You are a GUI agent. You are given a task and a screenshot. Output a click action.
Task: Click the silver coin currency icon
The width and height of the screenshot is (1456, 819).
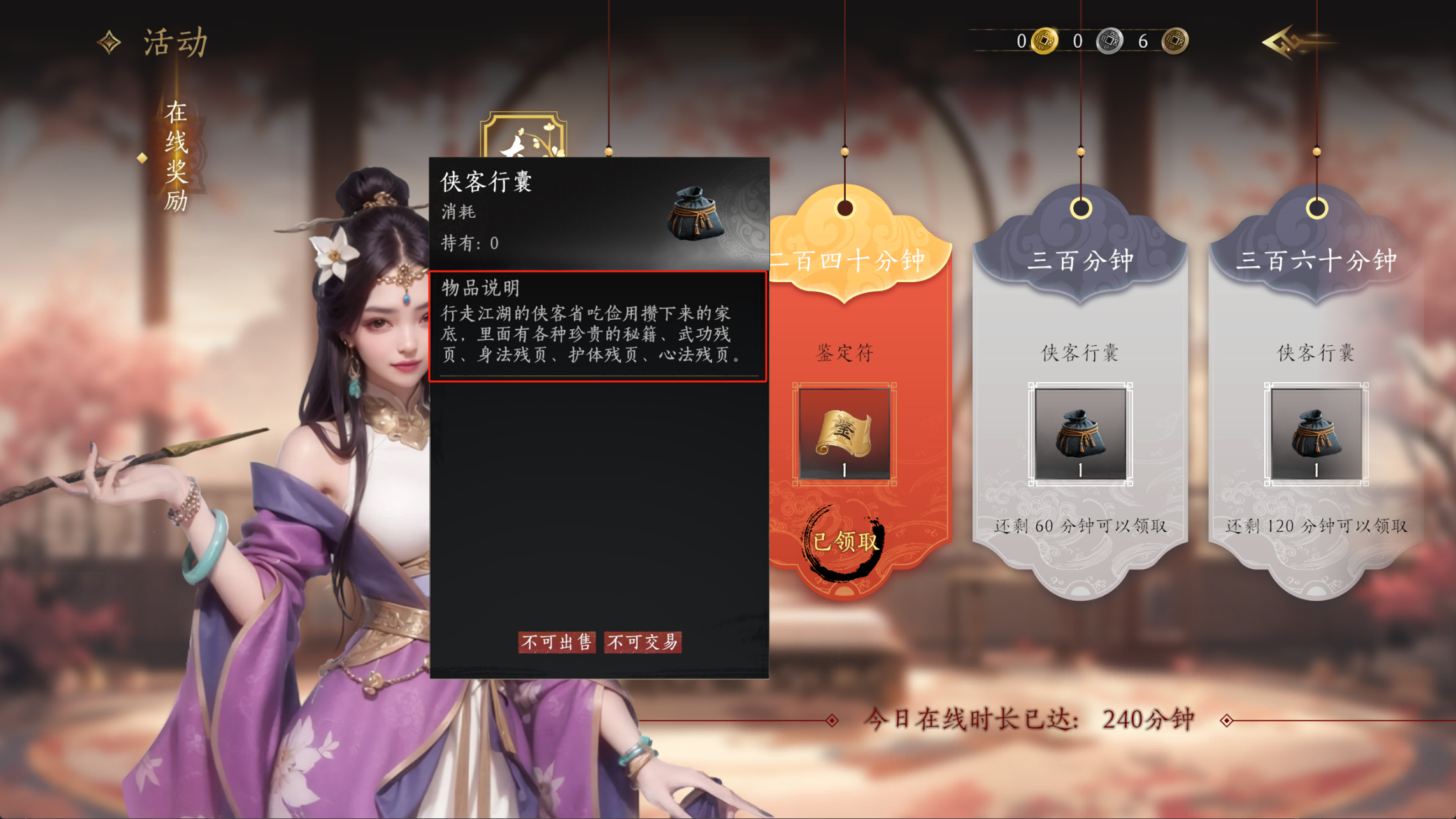(x=1110, y=41)
